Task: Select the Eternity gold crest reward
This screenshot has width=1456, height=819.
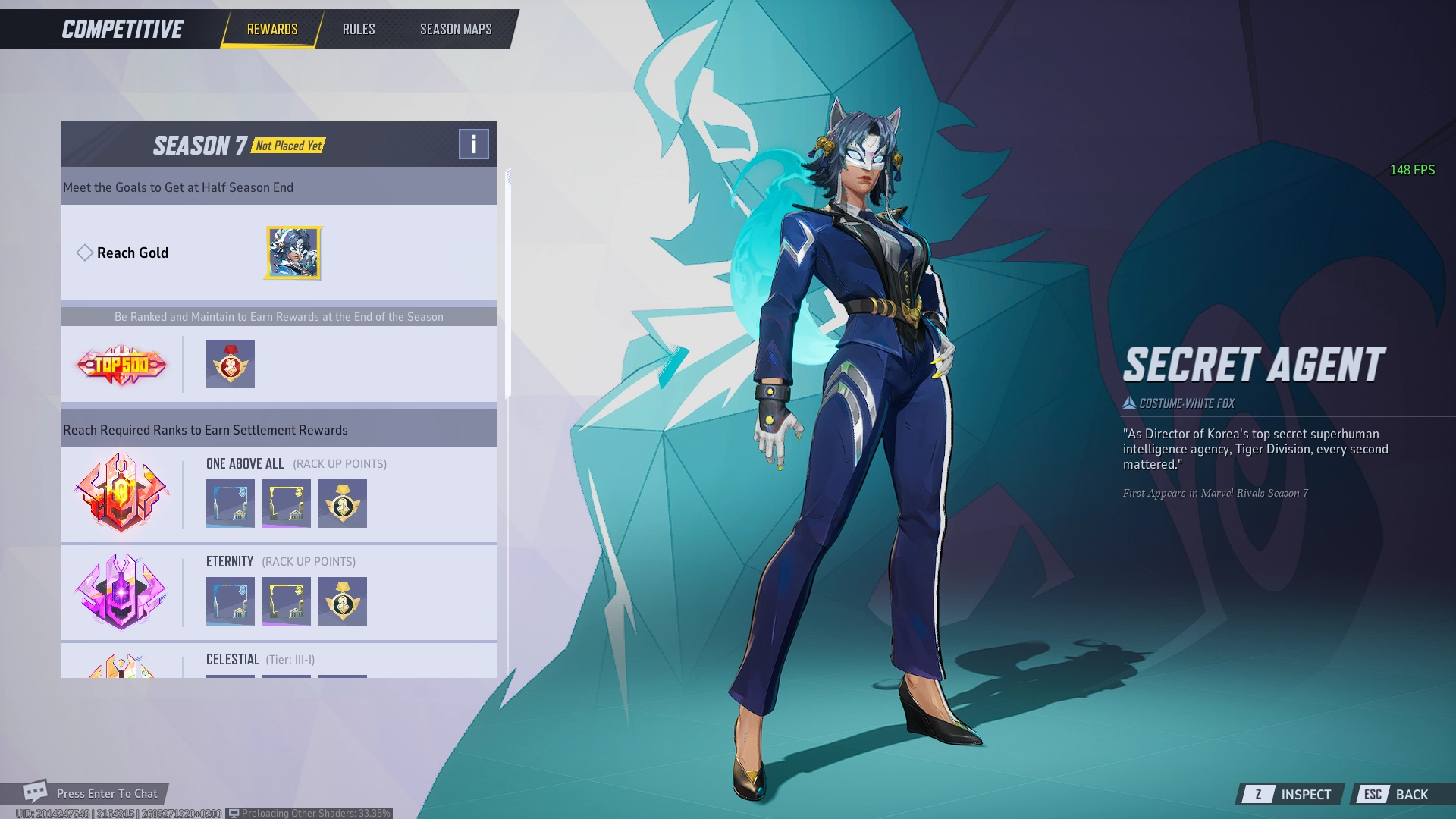Action: 343,601
